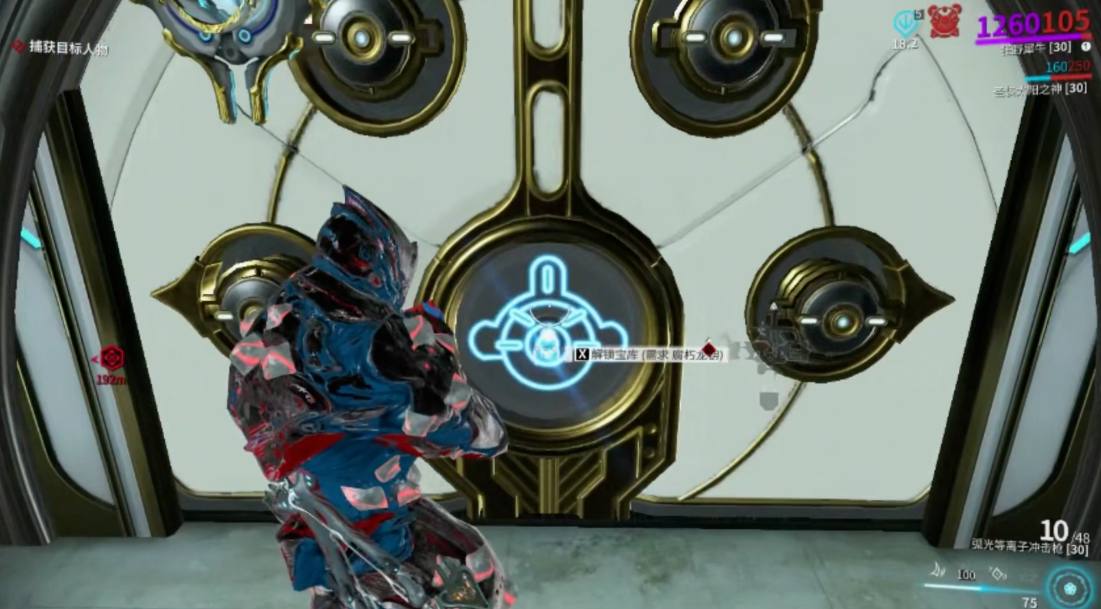
Task: Click the red hexagon objective waypoint marker
Action: click(x=113, y=358)
